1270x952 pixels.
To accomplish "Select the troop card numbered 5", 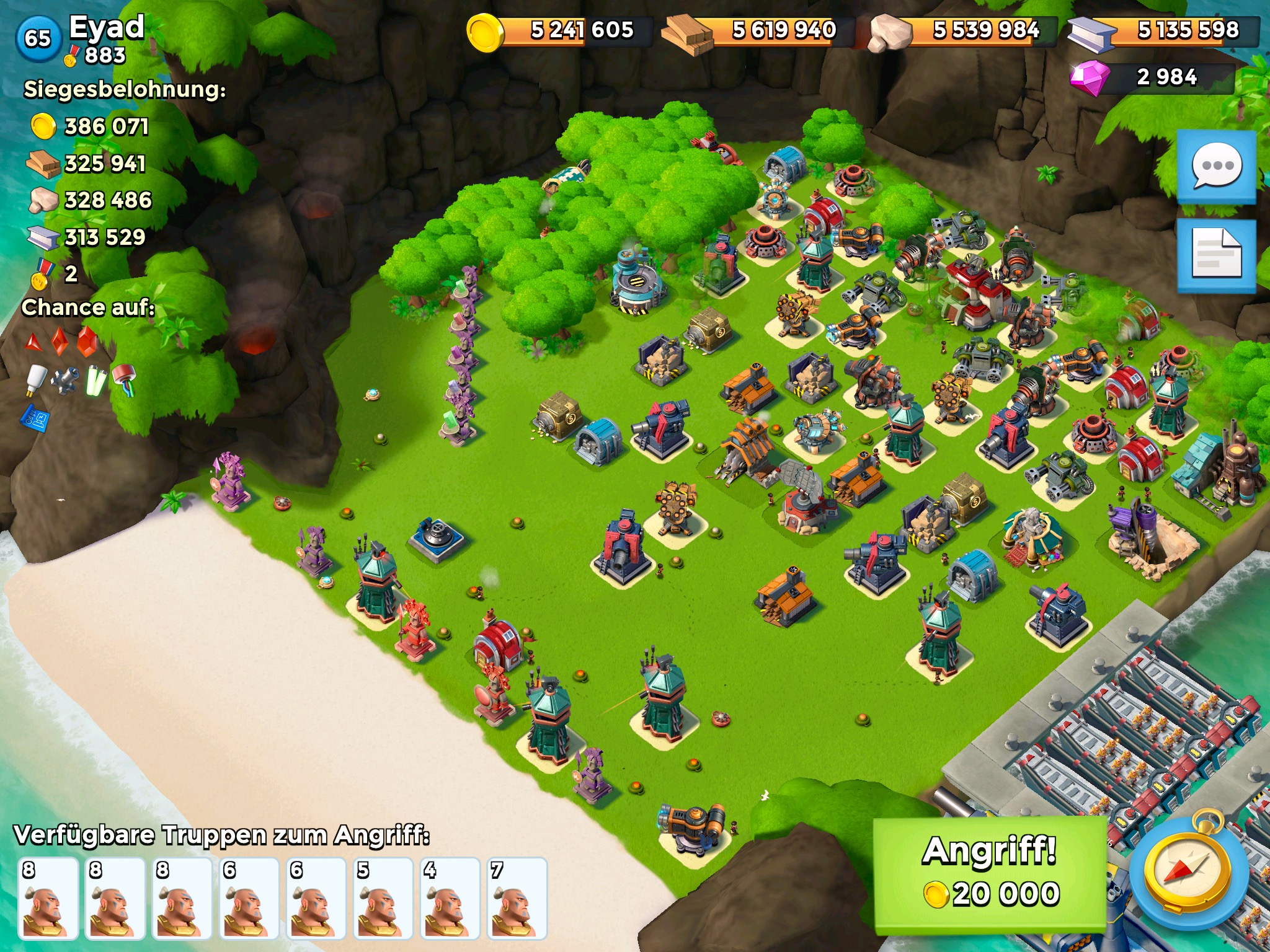I will 383,899.
